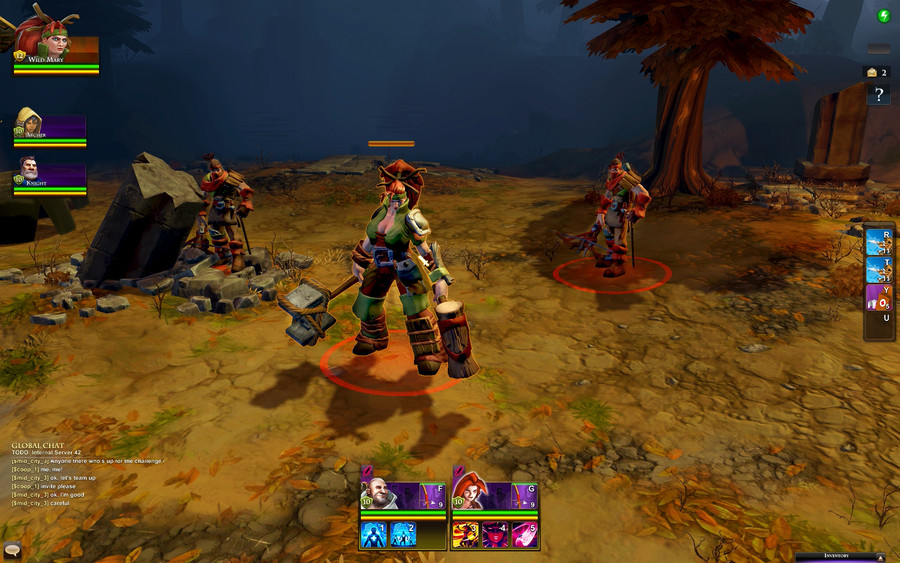Use the dark red face ability
This screenshot has height=563, width=900.
pos(495,534)
